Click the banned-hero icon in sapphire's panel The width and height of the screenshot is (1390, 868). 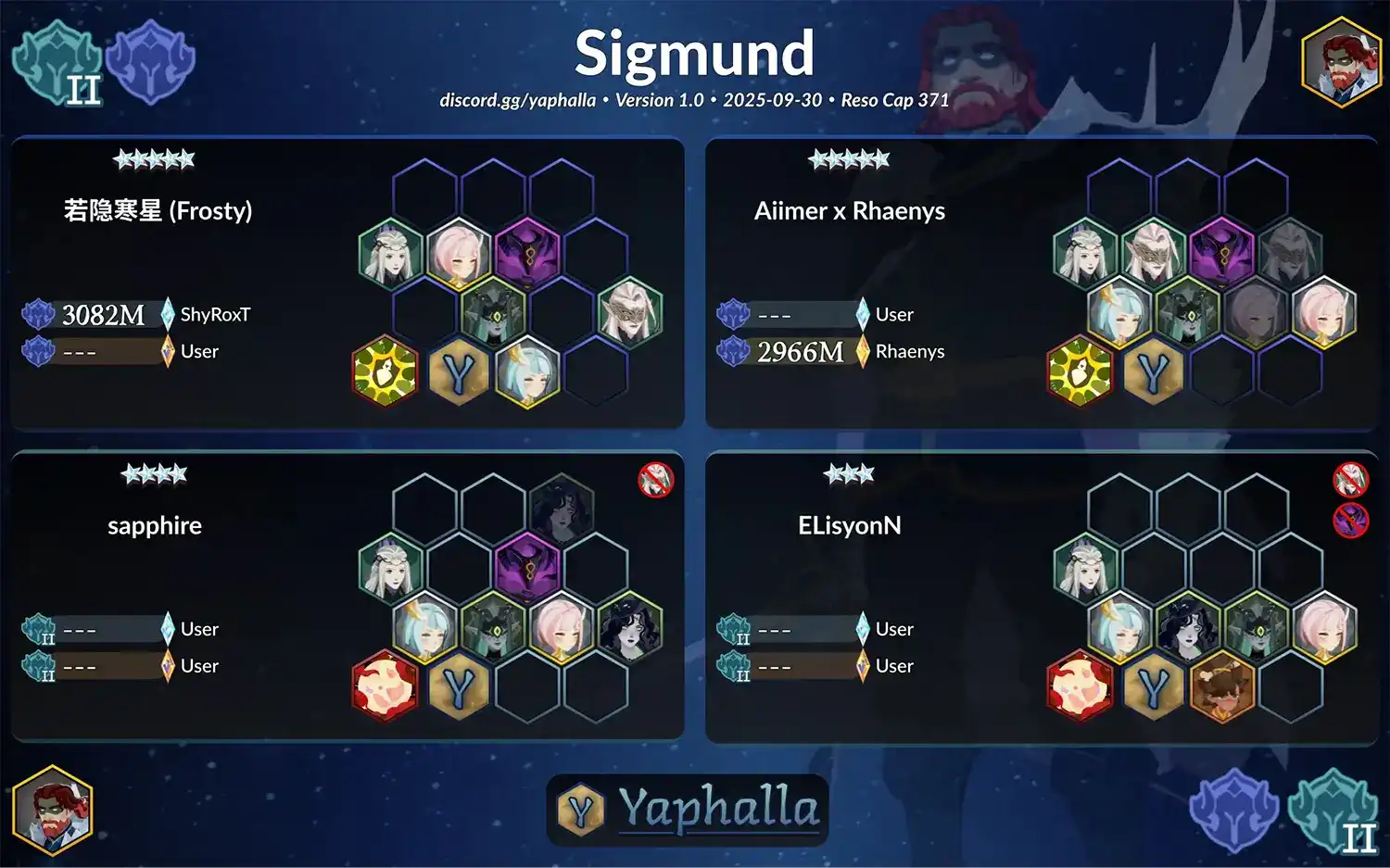click(656, 480)
